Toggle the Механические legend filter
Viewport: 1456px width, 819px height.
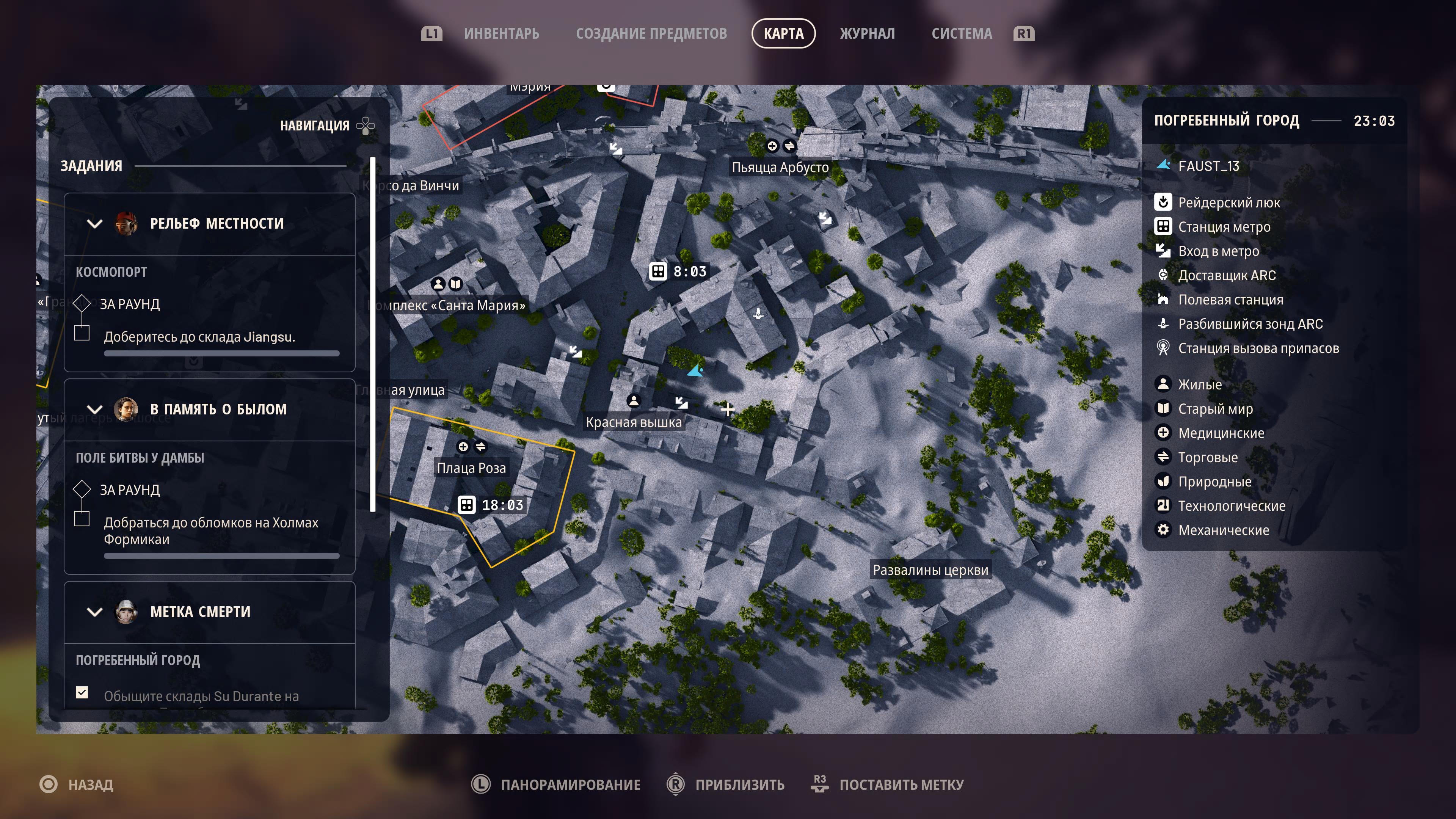tap(1223, 530)
